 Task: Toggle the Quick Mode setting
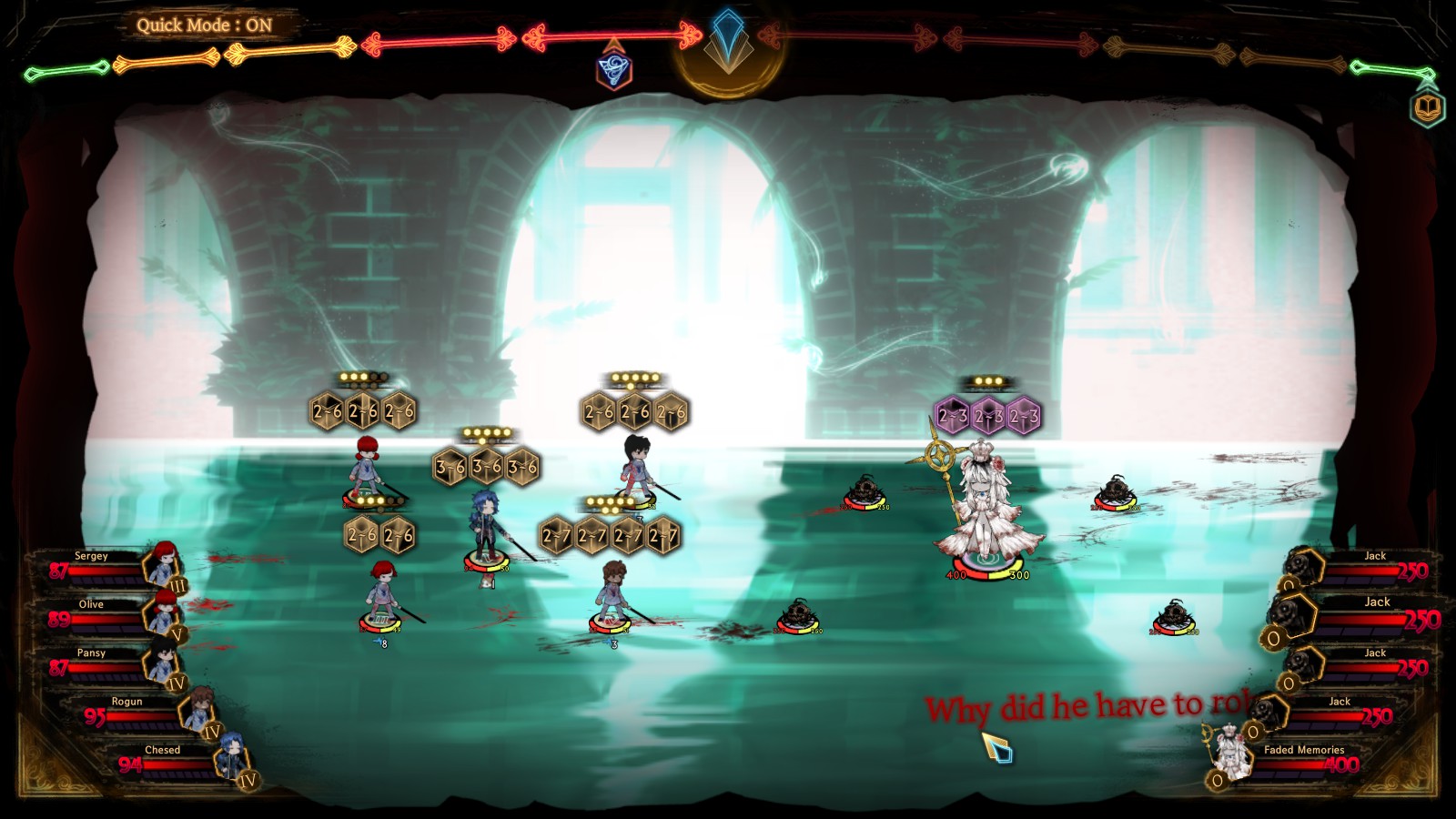(x=205, y=25)
